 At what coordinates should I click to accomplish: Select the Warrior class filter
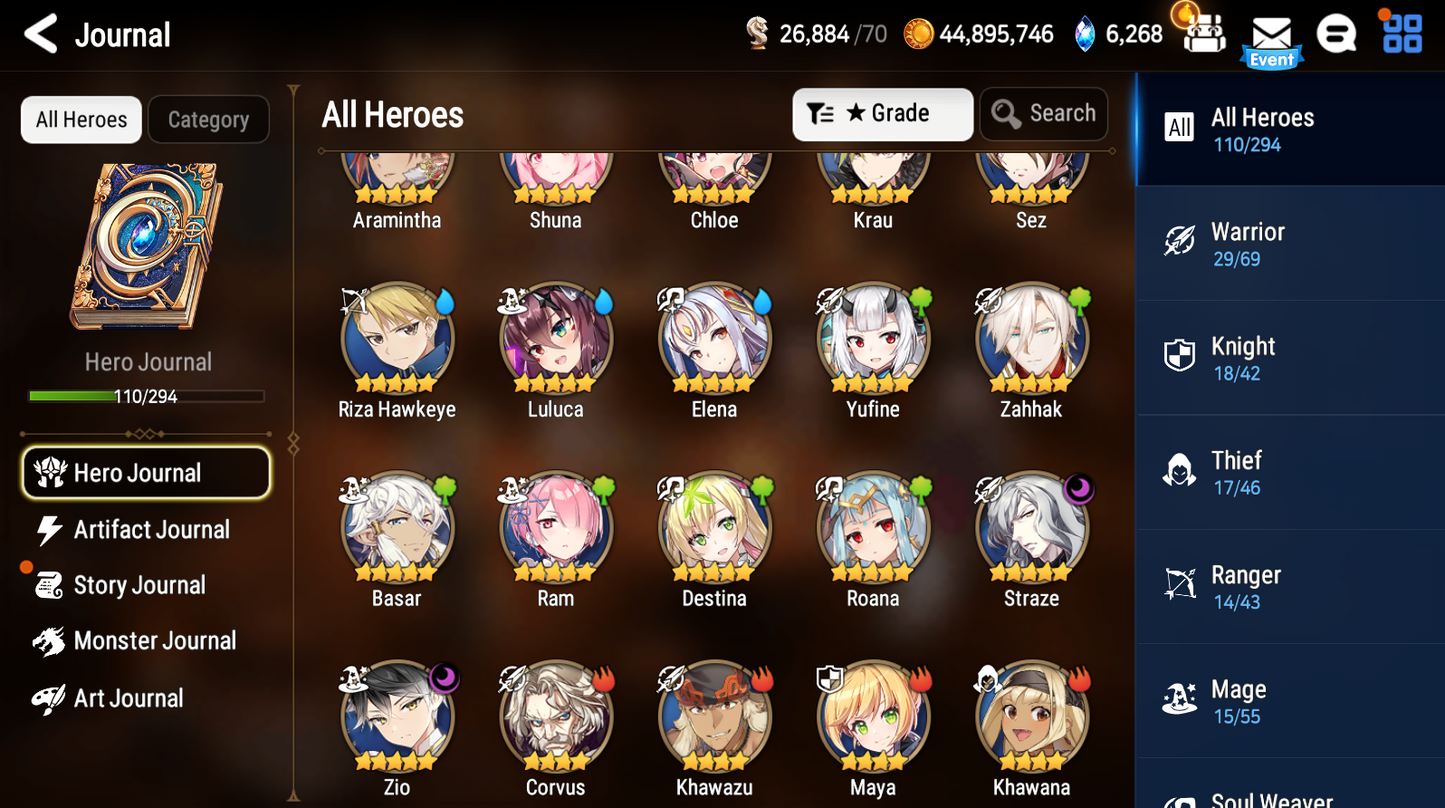[1290, 243]
